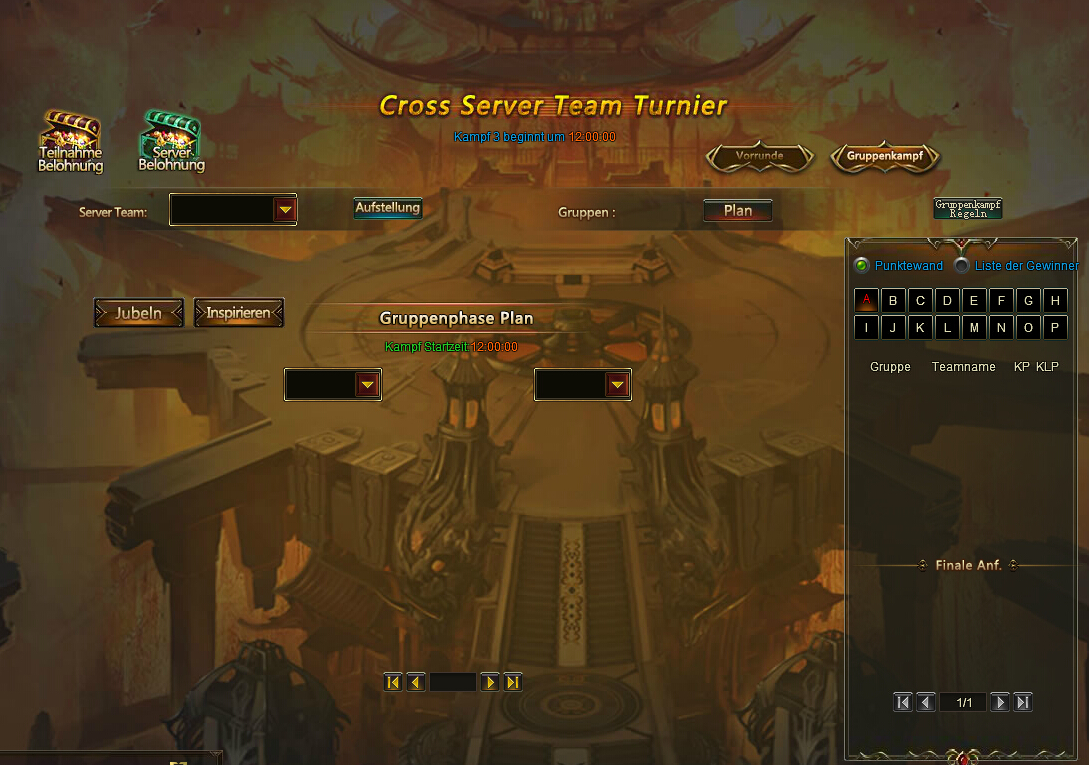Screen dimensions: 1089x765
Task: Click the Jubeln button
Action: (139, 313)
